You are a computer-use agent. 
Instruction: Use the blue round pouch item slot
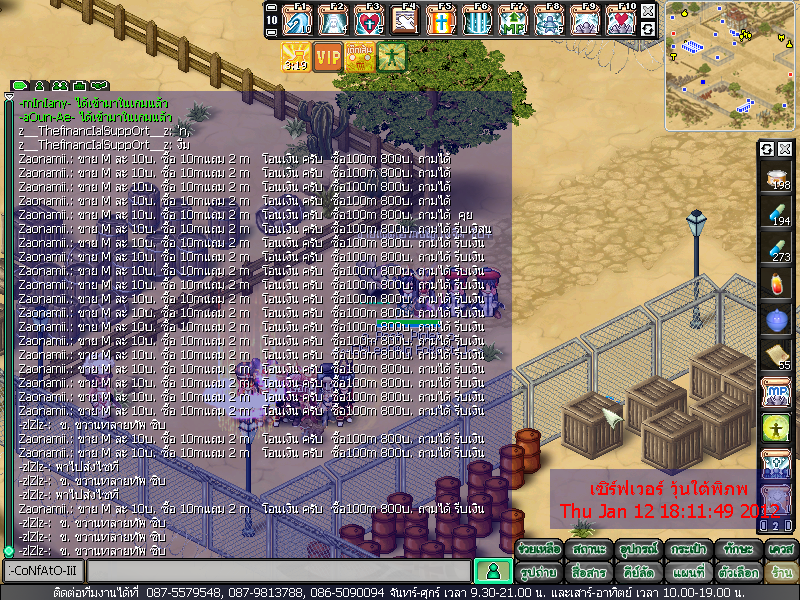pos(776,319)
